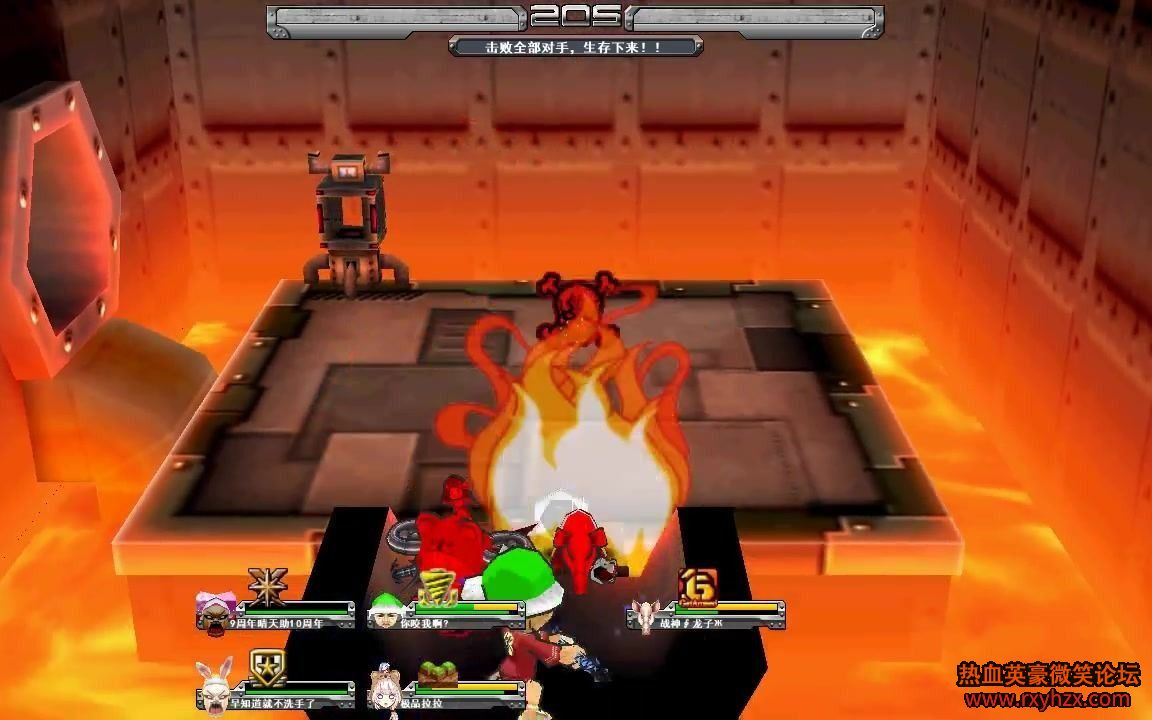Select the 战神龙子 player portrait
Screen dimensions: 1152x720
pos(645,613)
